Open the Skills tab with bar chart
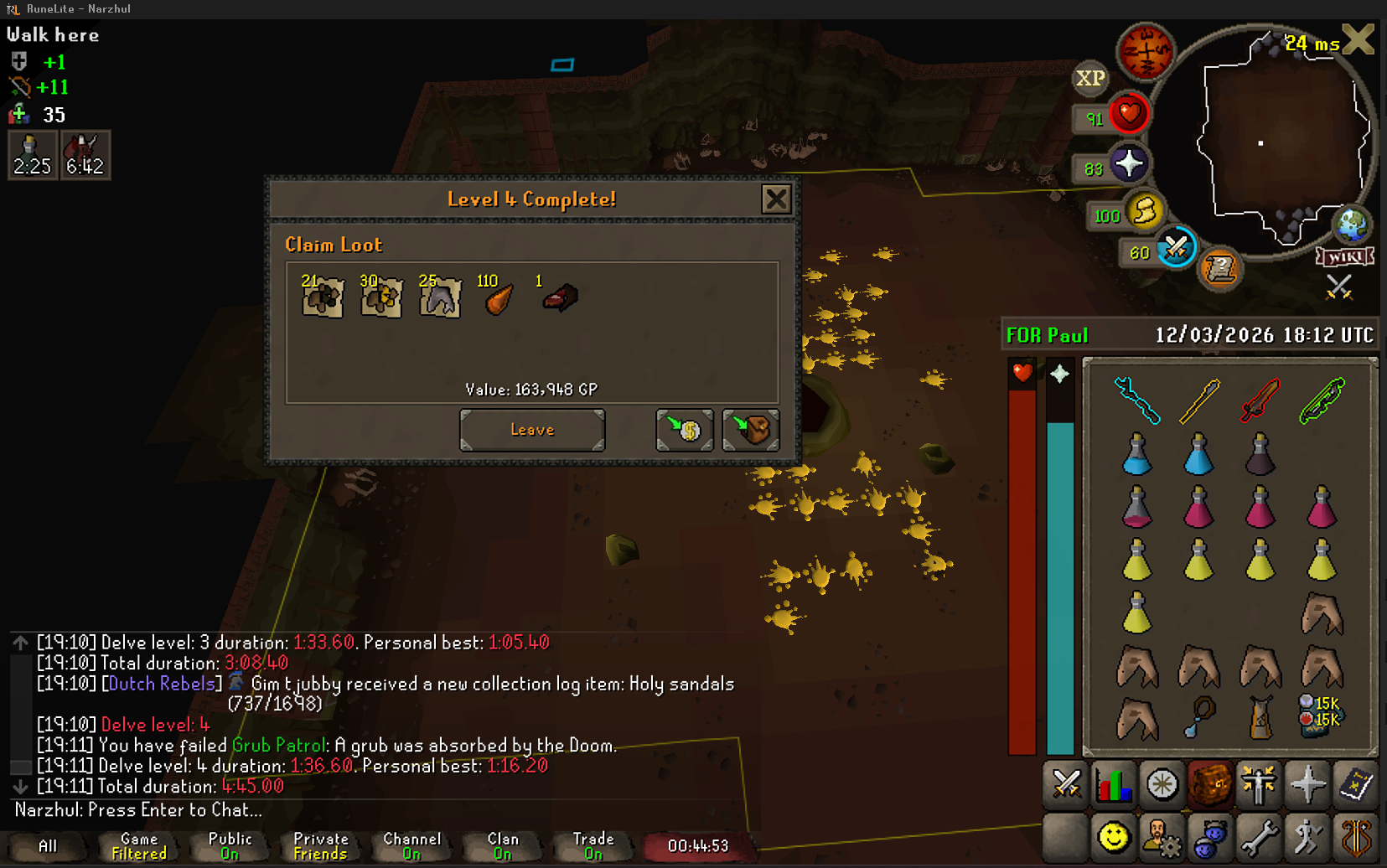The image size is (1387, 868). (x=1114, y=785)
